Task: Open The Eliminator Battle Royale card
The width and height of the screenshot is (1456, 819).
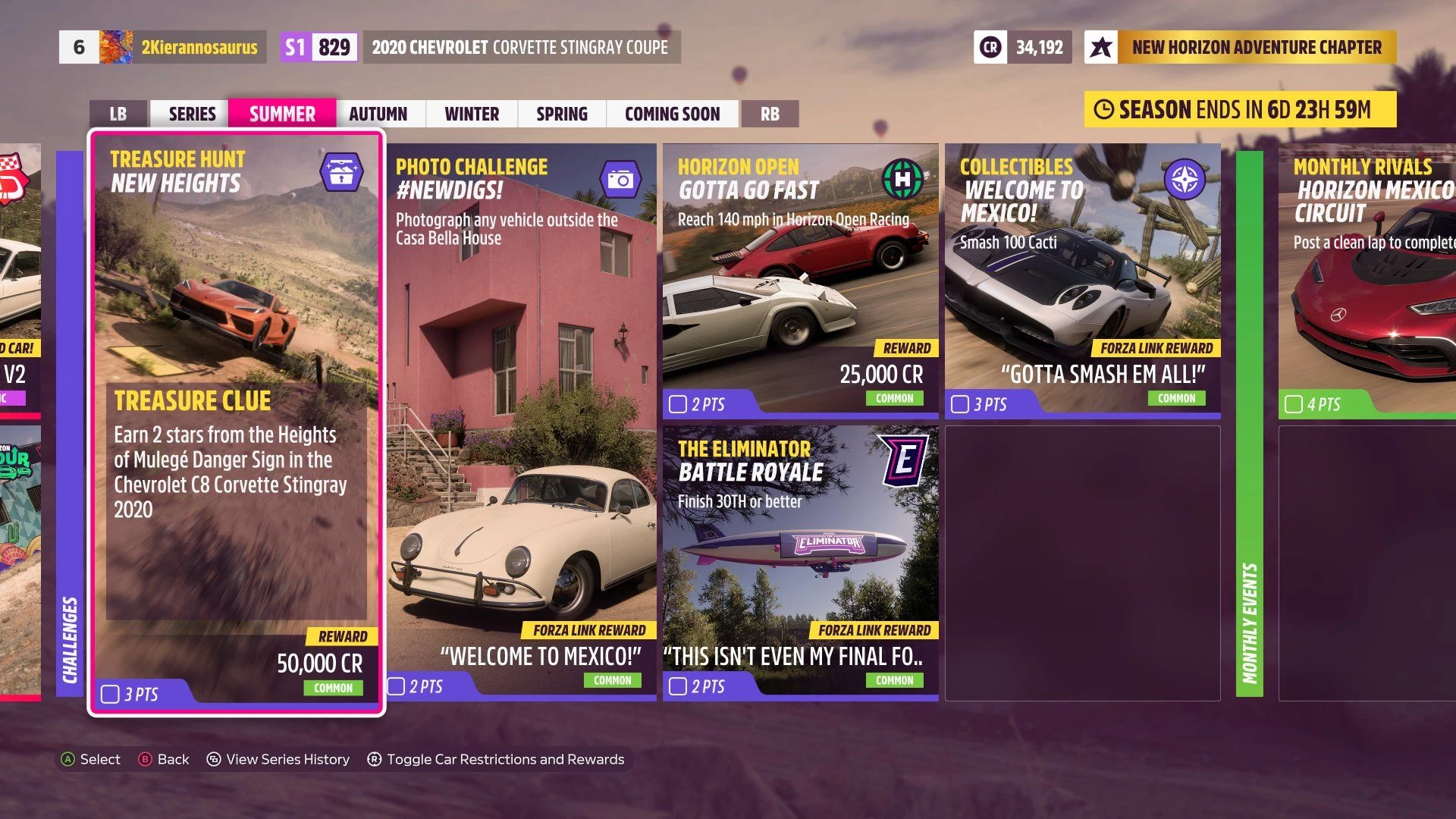Action: point(801,563)
